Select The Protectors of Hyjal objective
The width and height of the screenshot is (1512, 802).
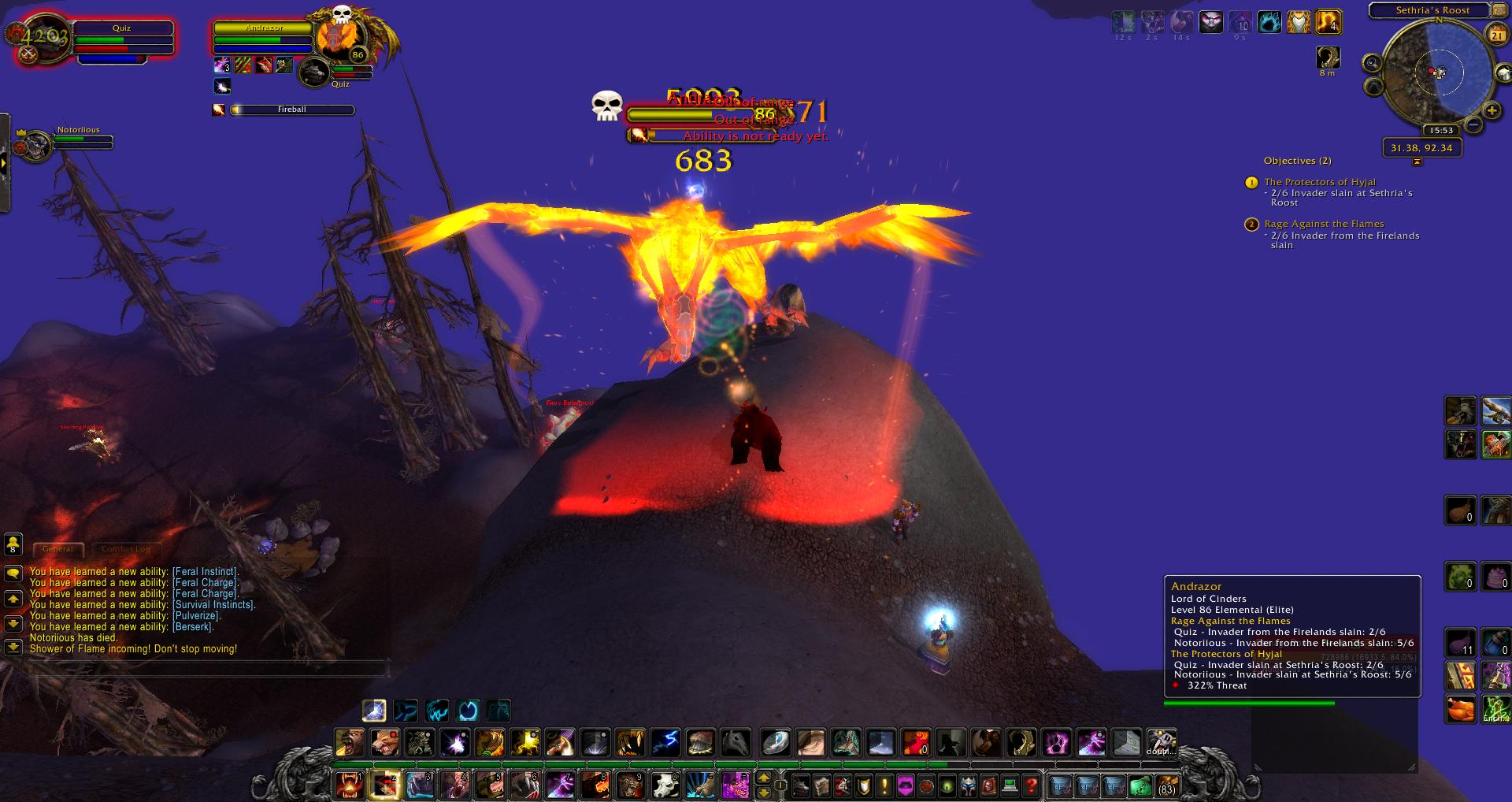click(1320, 182)
